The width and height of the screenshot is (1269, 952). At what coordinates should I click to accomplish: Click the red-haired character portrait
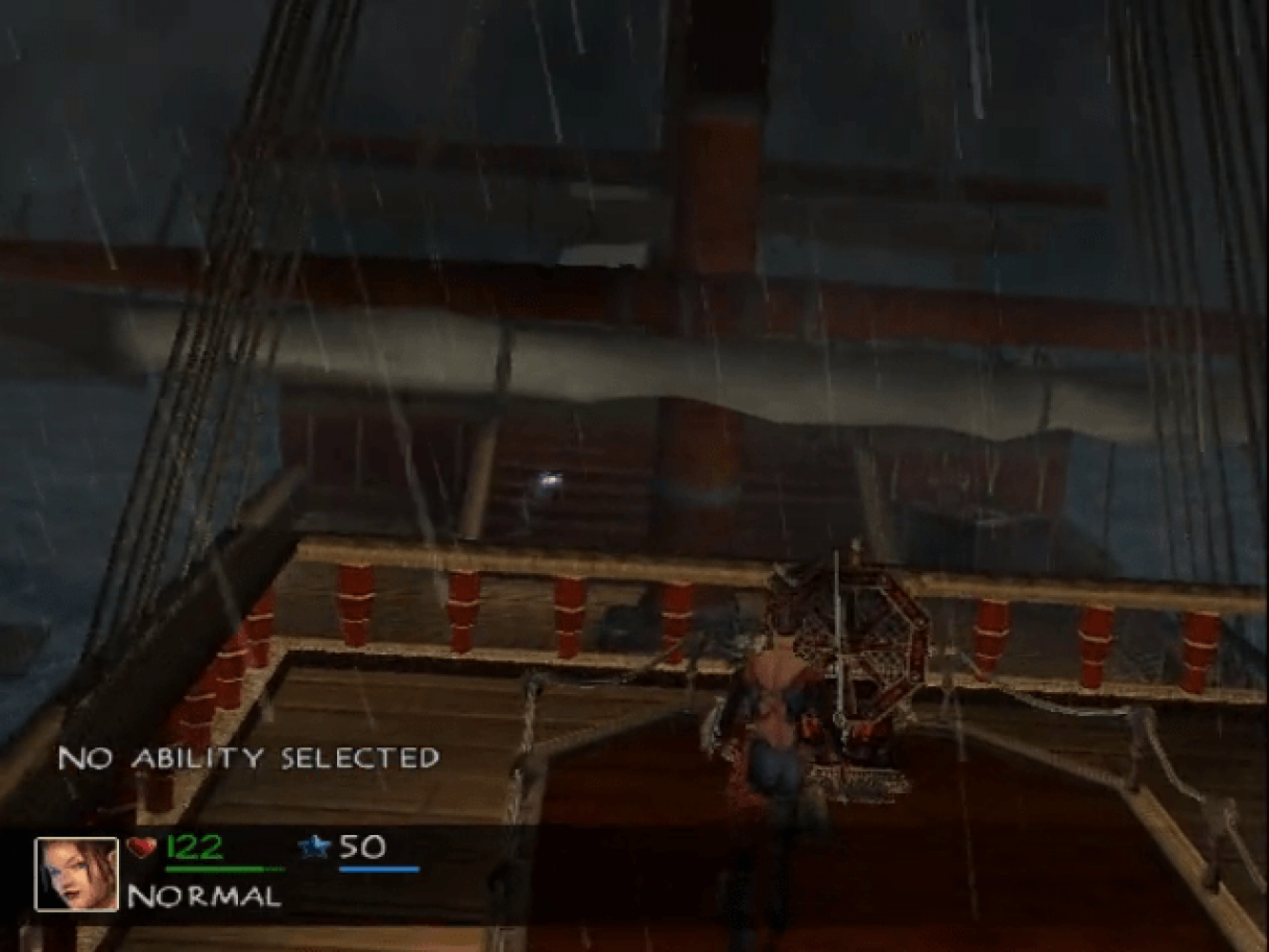[x=77, y=873]
